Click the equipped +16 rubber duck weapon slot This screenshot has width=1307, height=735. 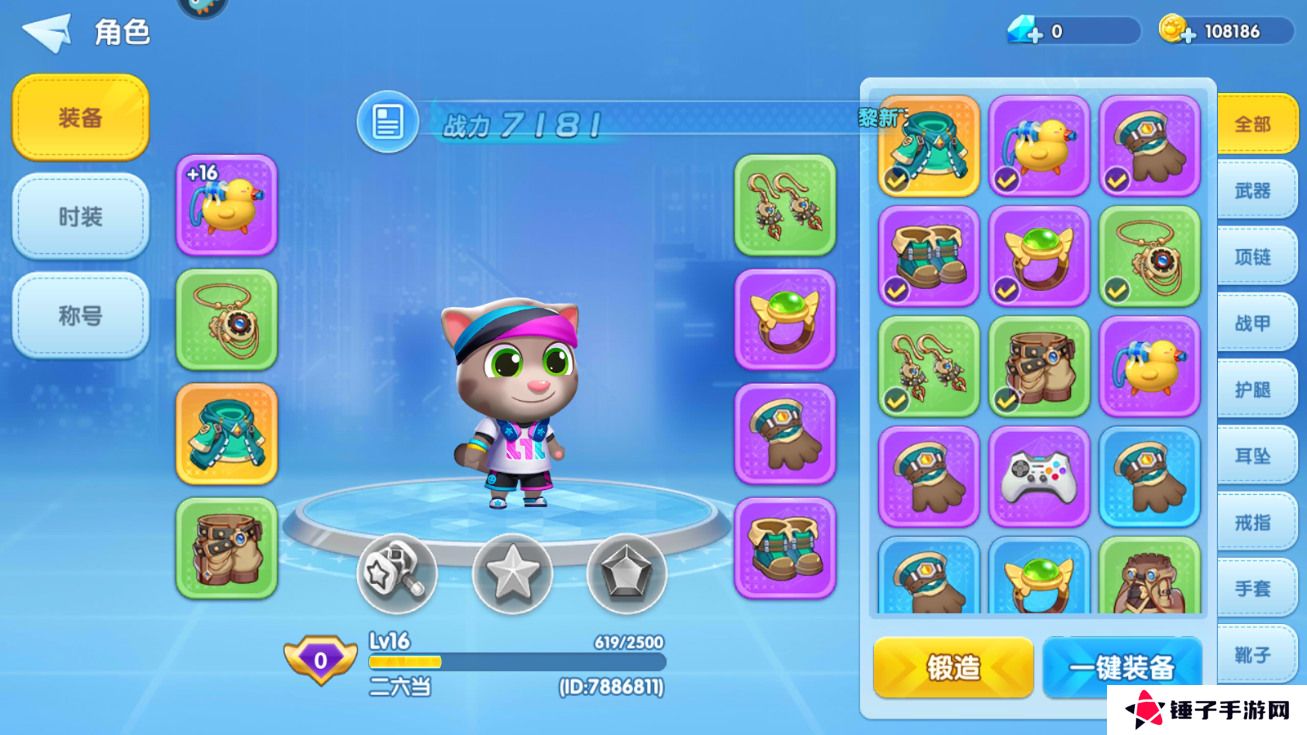point(226,205)
